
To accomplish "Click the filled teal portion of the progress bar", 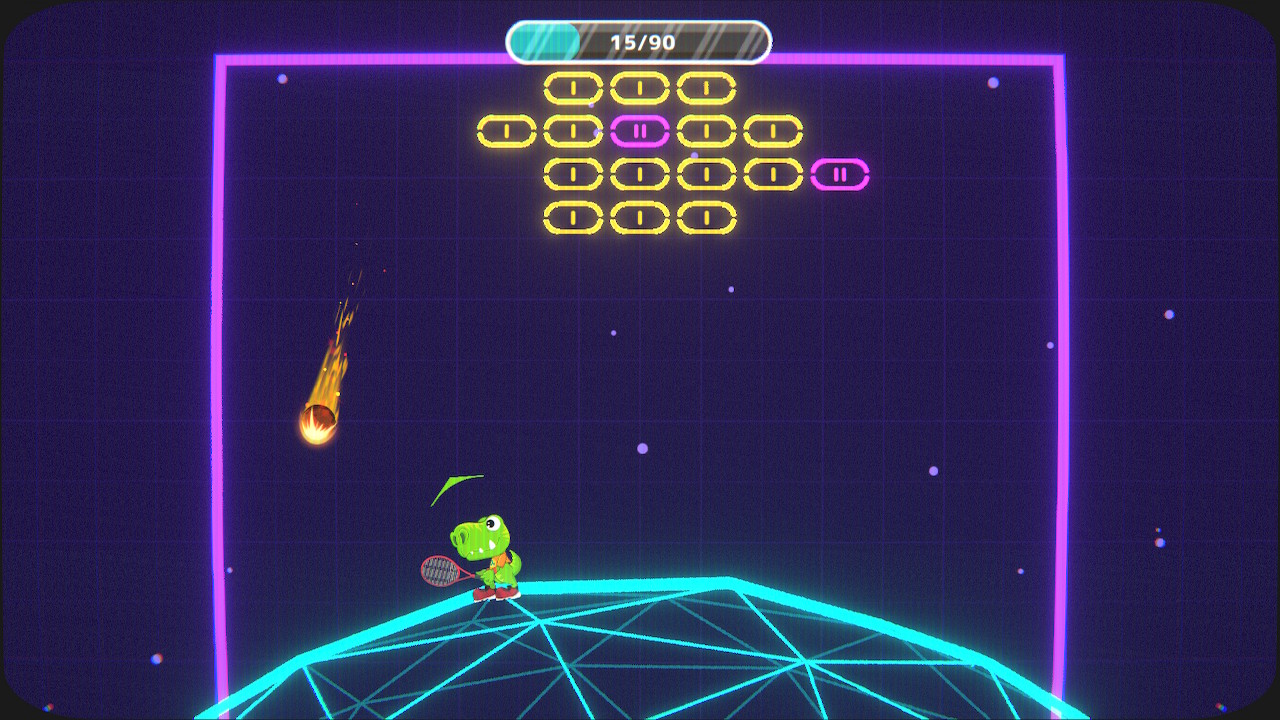I will point(543,40).
